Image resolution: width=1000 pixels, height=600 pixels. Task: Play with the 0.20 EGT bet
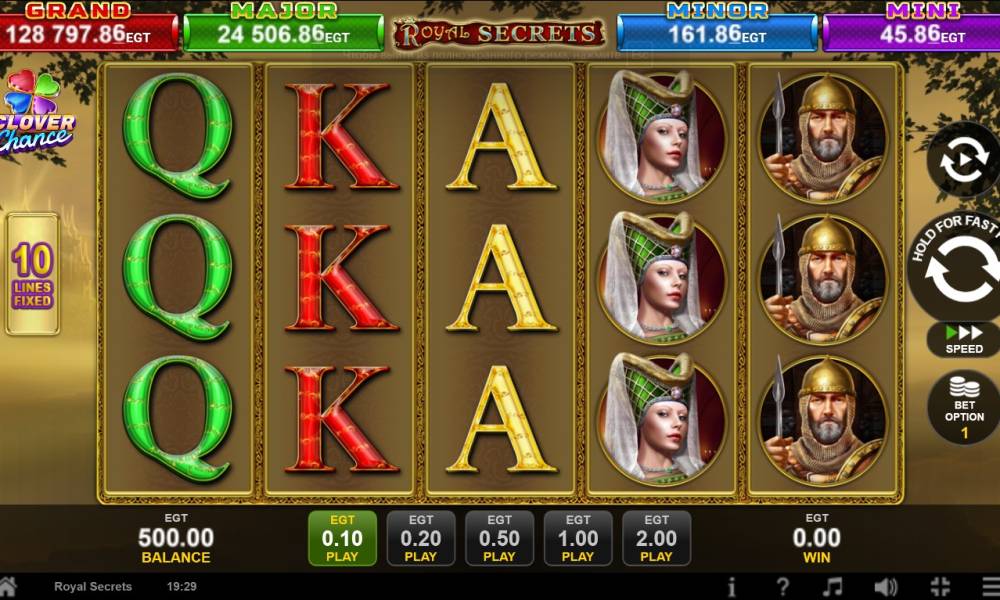[421, 538]
